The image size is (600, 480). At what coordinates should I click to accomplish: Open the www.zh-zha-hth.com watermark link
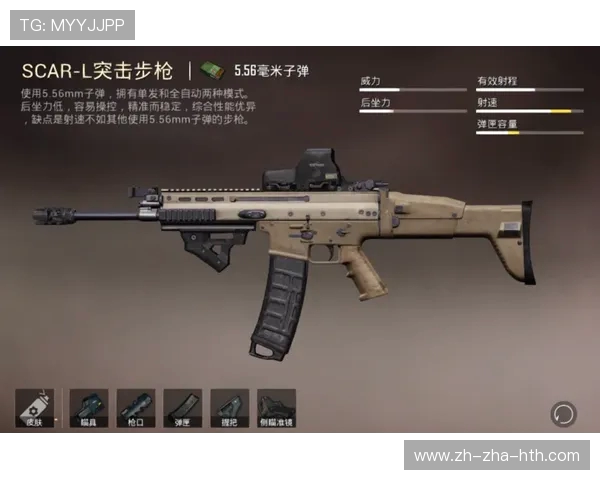496,456
